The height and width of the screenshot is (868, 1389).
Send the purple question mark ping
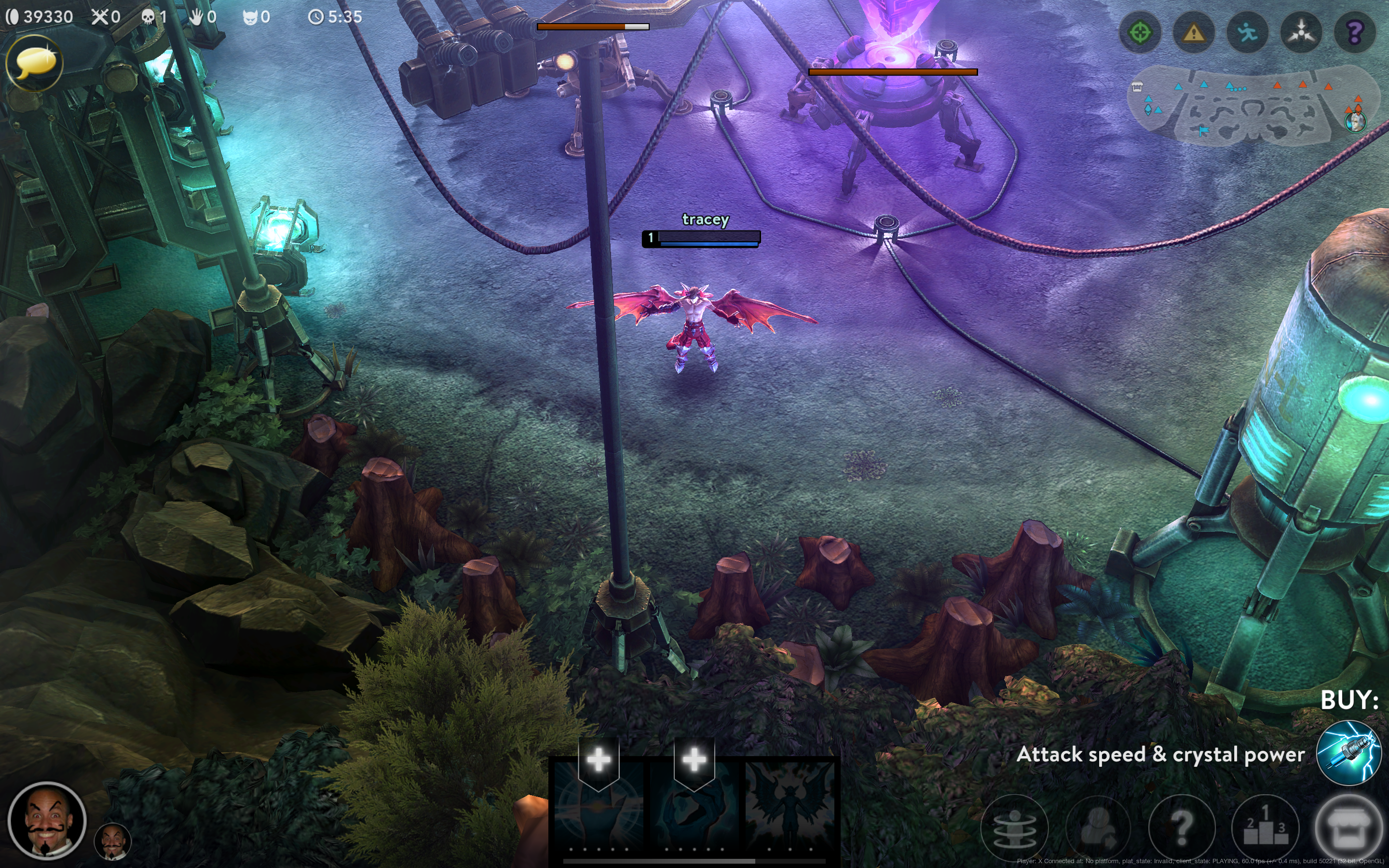pyautogui.click(x=1355, y=33)
